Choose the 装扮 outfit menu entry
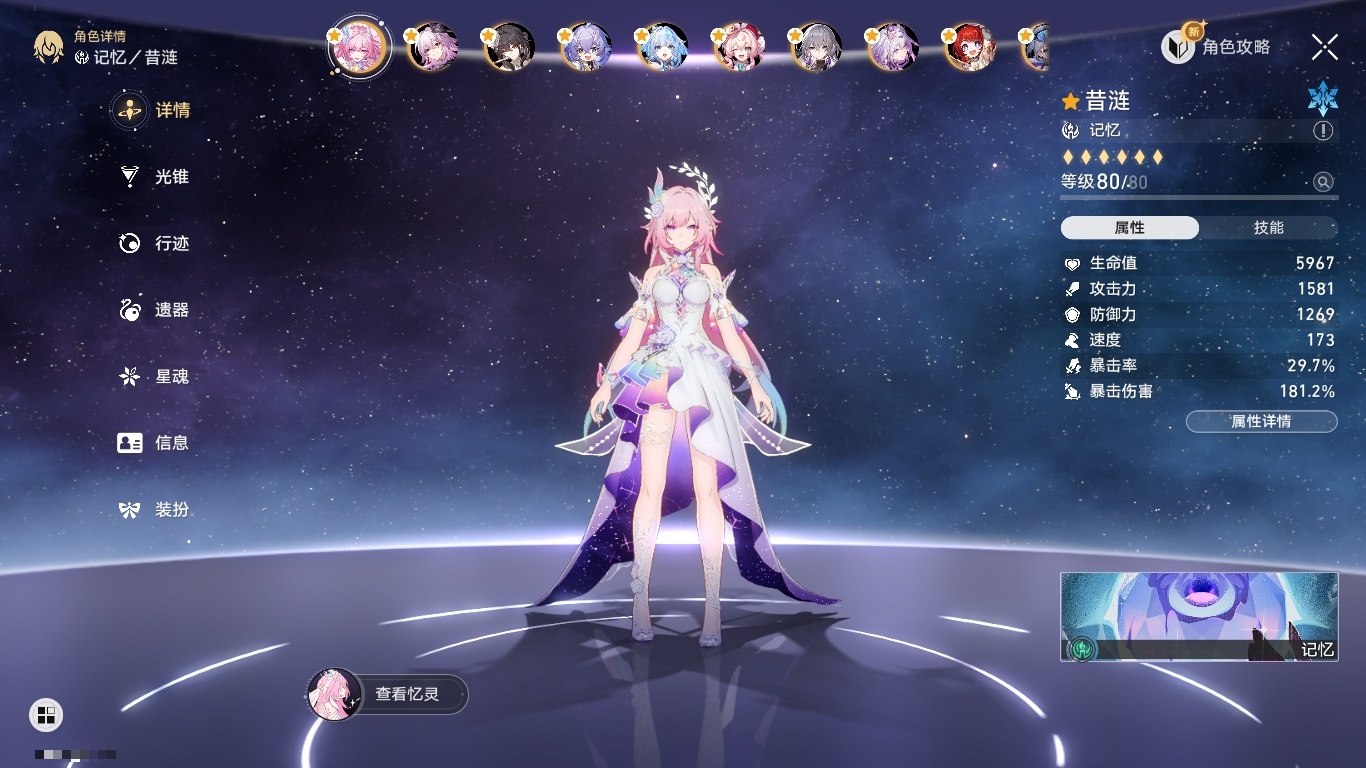1366x768 pixels. tap(153, 510)
